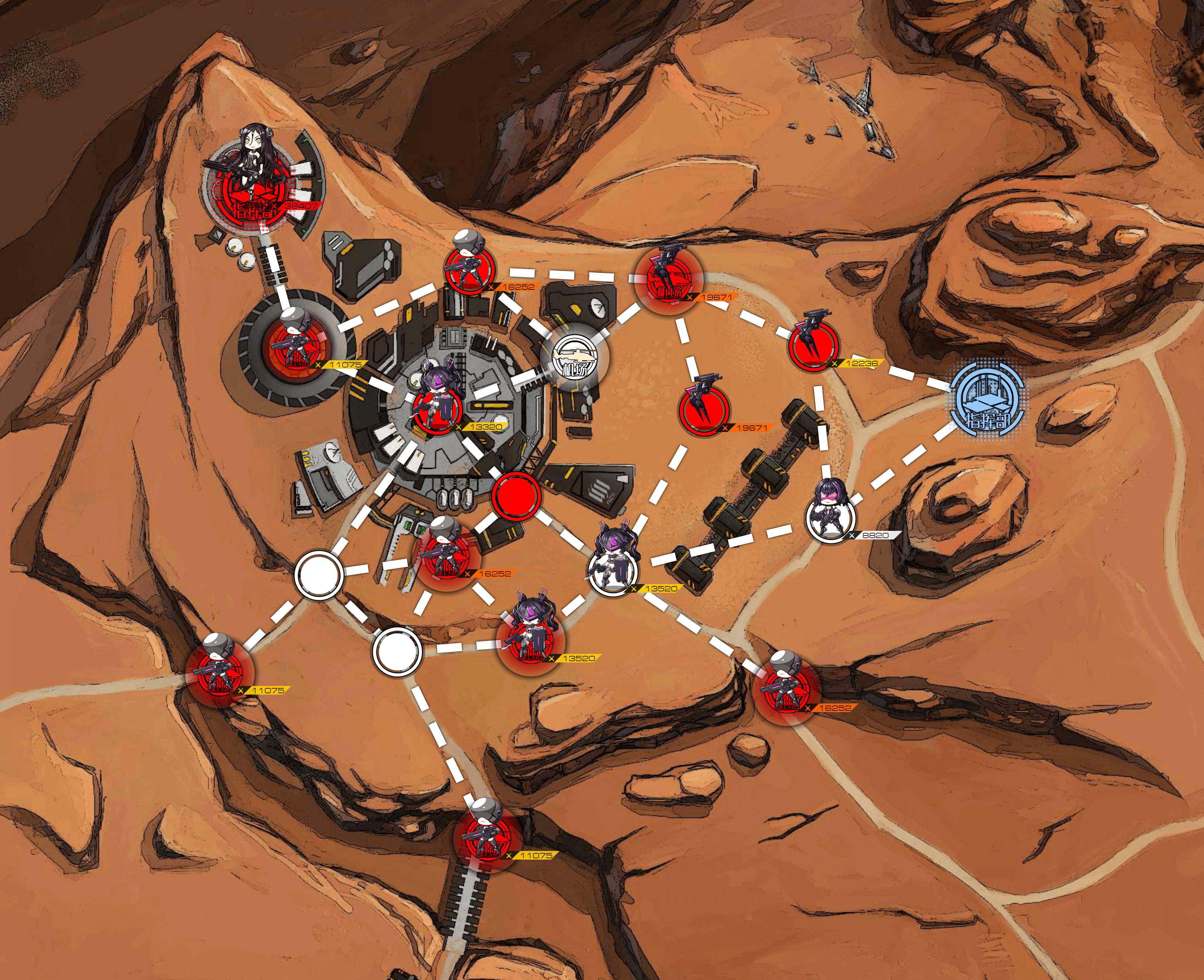The image size is (1204, 980).
Task: Select the empty red enemy node
Action: [517, 495]
